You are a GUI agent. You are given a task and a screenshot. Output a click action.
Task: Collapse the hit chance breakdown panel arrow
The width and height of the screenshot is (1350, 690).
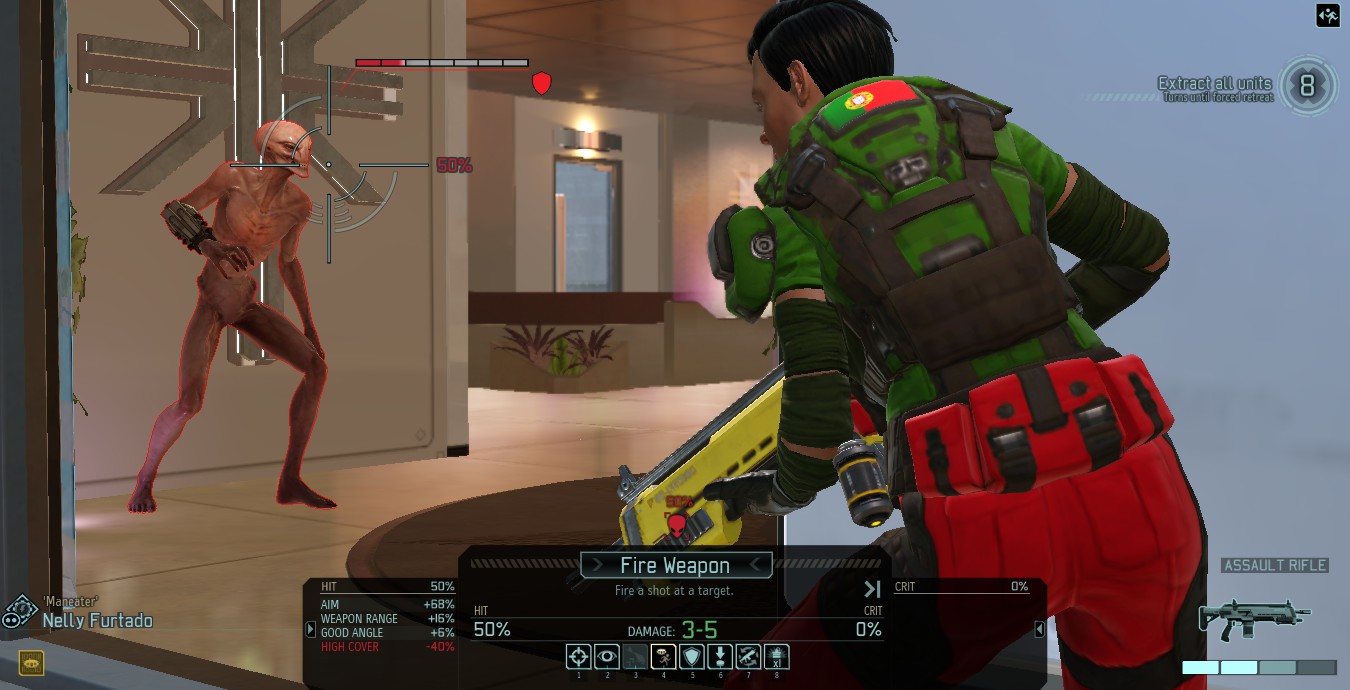[311, 629]
